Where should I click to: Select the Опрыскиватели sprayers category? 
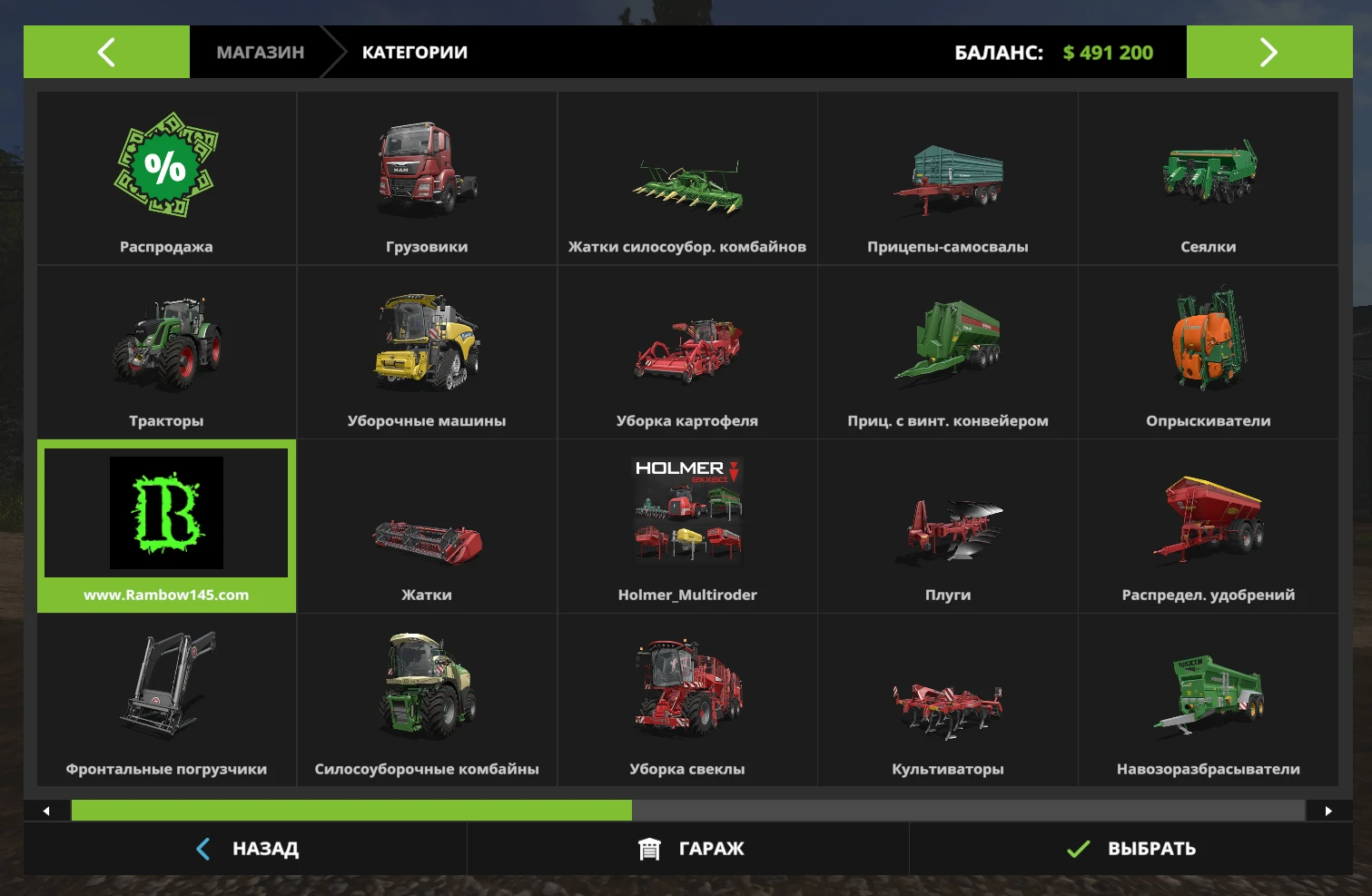point(1209,351)
